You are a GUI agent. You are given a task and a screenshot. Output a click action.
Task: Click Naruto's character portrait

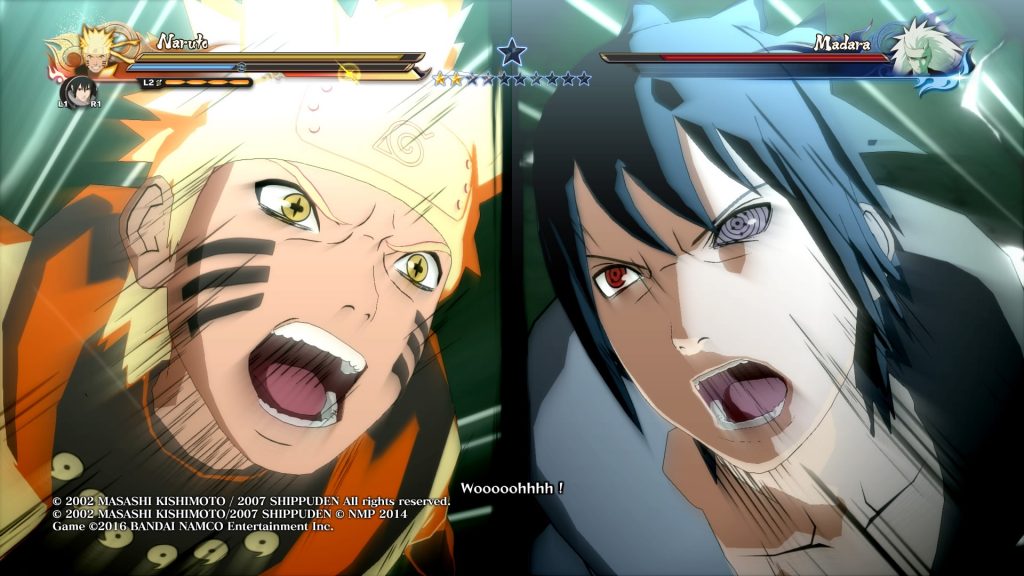[93, 53]
